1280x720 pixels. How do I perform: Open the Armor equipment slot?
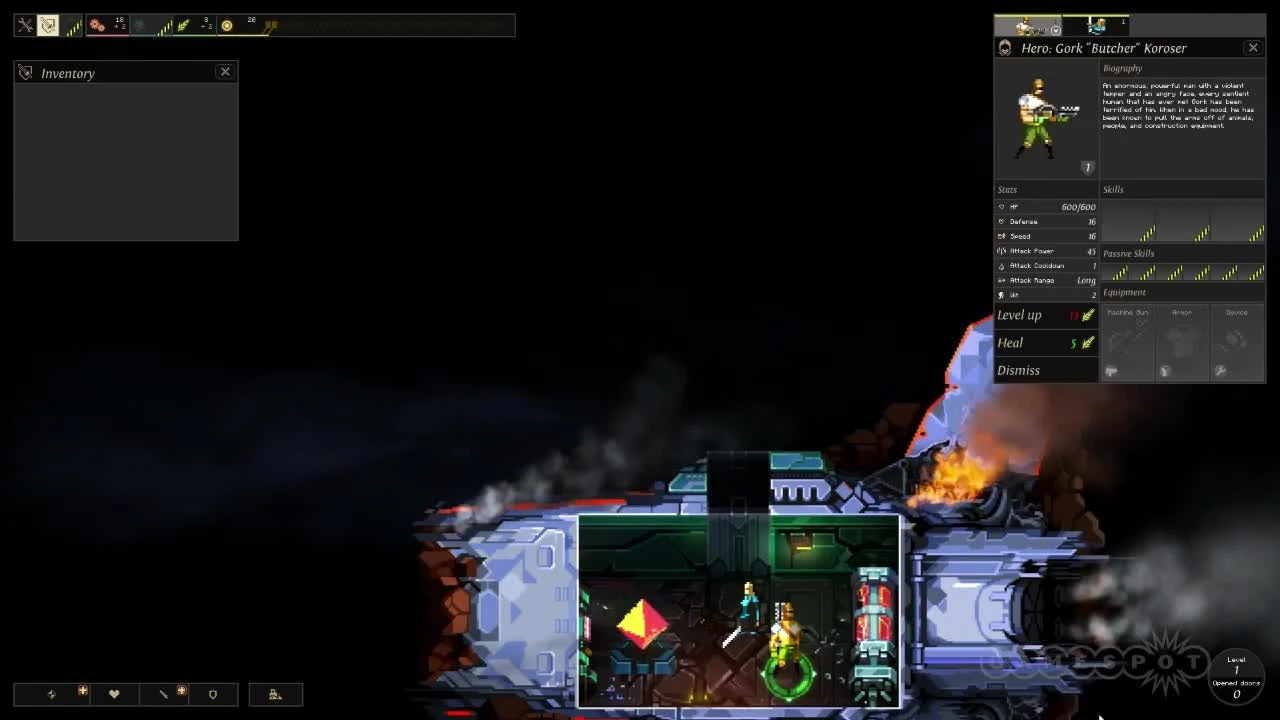pos(1183,345)
